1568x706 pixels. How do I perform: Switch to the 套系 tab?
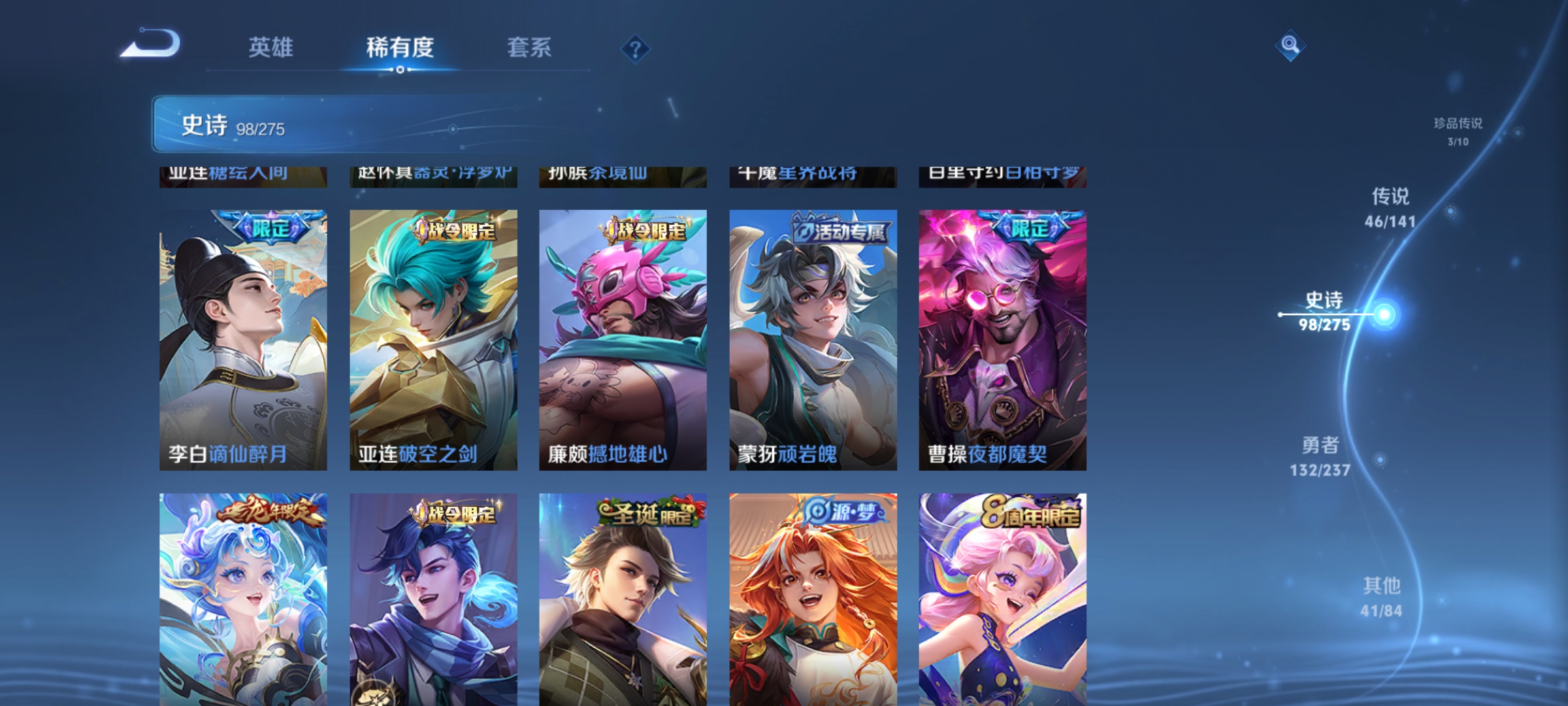530,48
